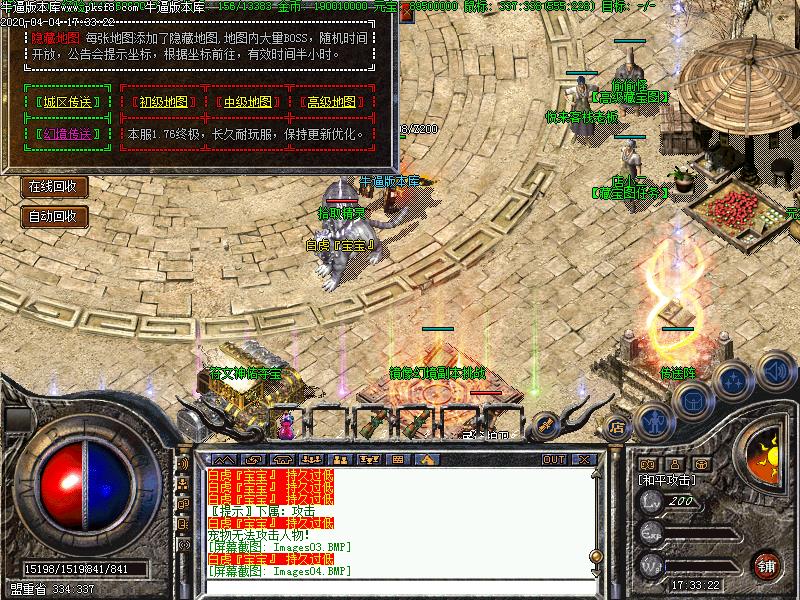Open the 中级地图 intermediate map link
This screenshot has width=800, height=600.
(x=247, y=102)
